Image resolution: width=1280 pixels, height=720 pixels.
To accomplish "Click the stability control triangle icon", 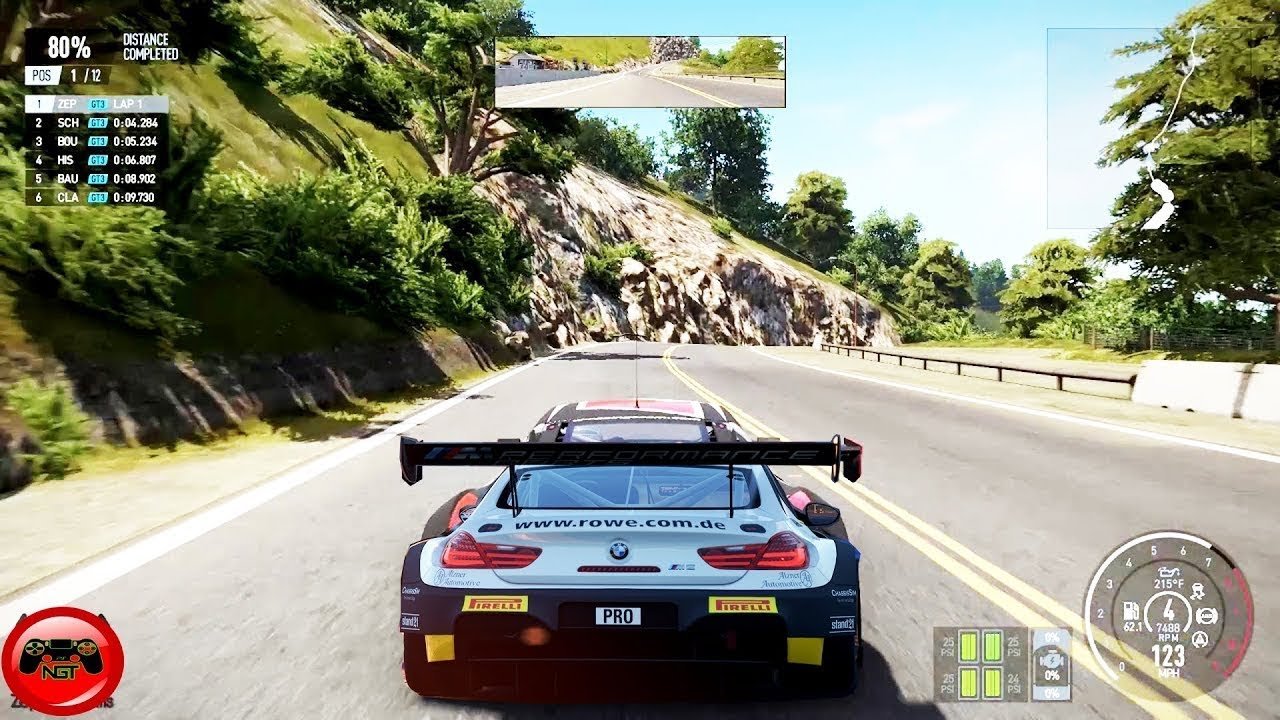I will (1200, 641).
